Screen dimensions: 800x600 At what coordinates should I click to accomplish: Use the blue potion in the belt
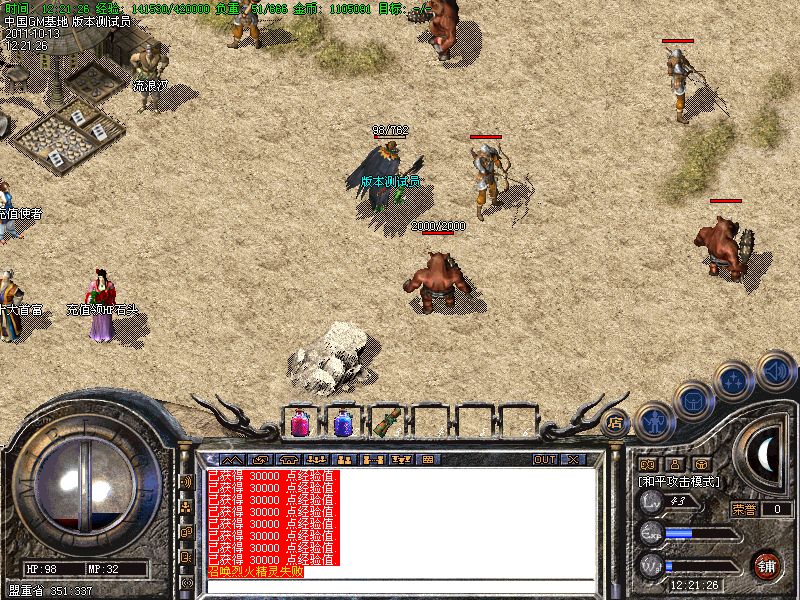(343, 424)
